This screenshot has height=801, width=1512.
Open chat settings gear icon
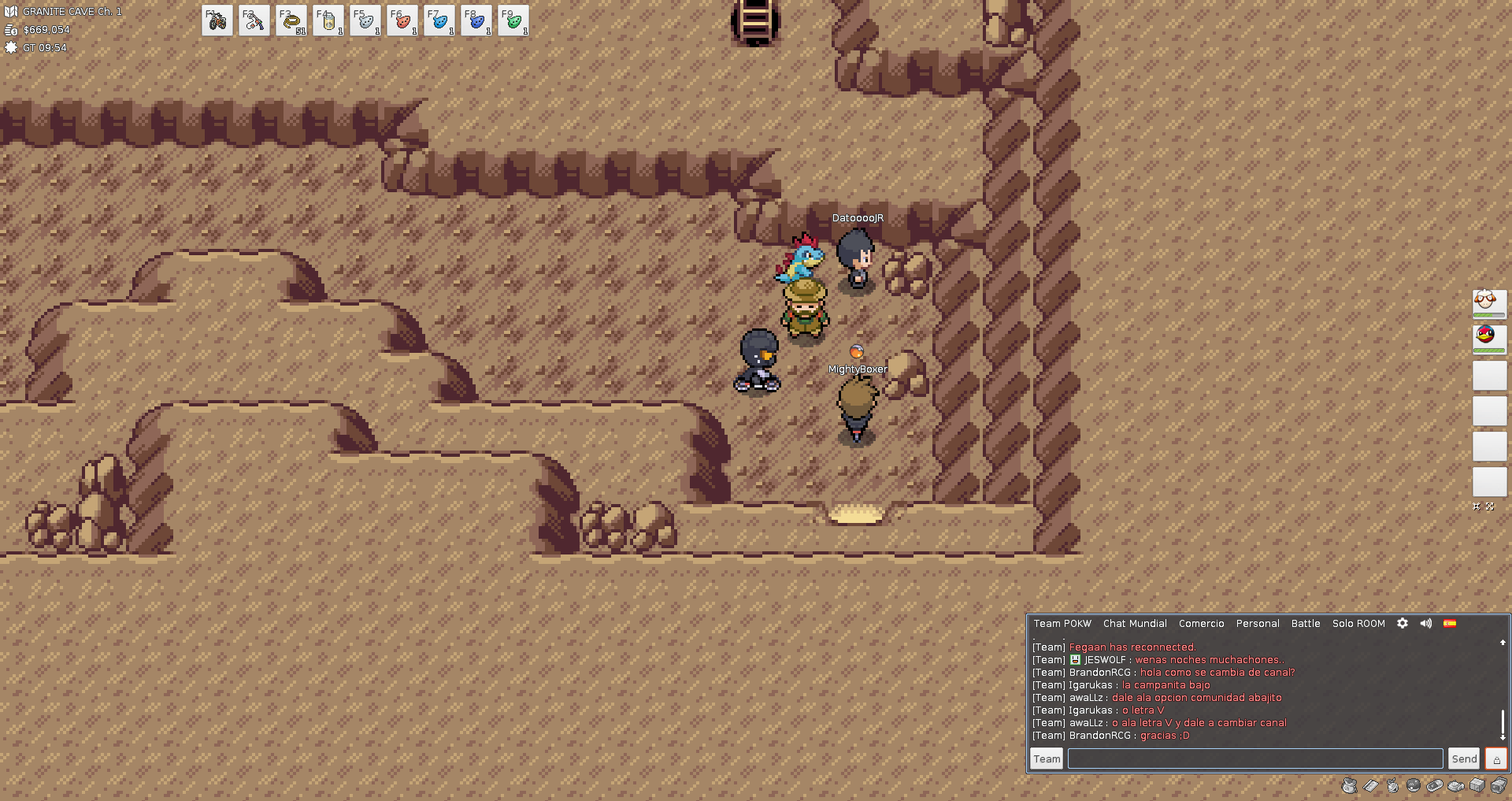(1403, 623)
